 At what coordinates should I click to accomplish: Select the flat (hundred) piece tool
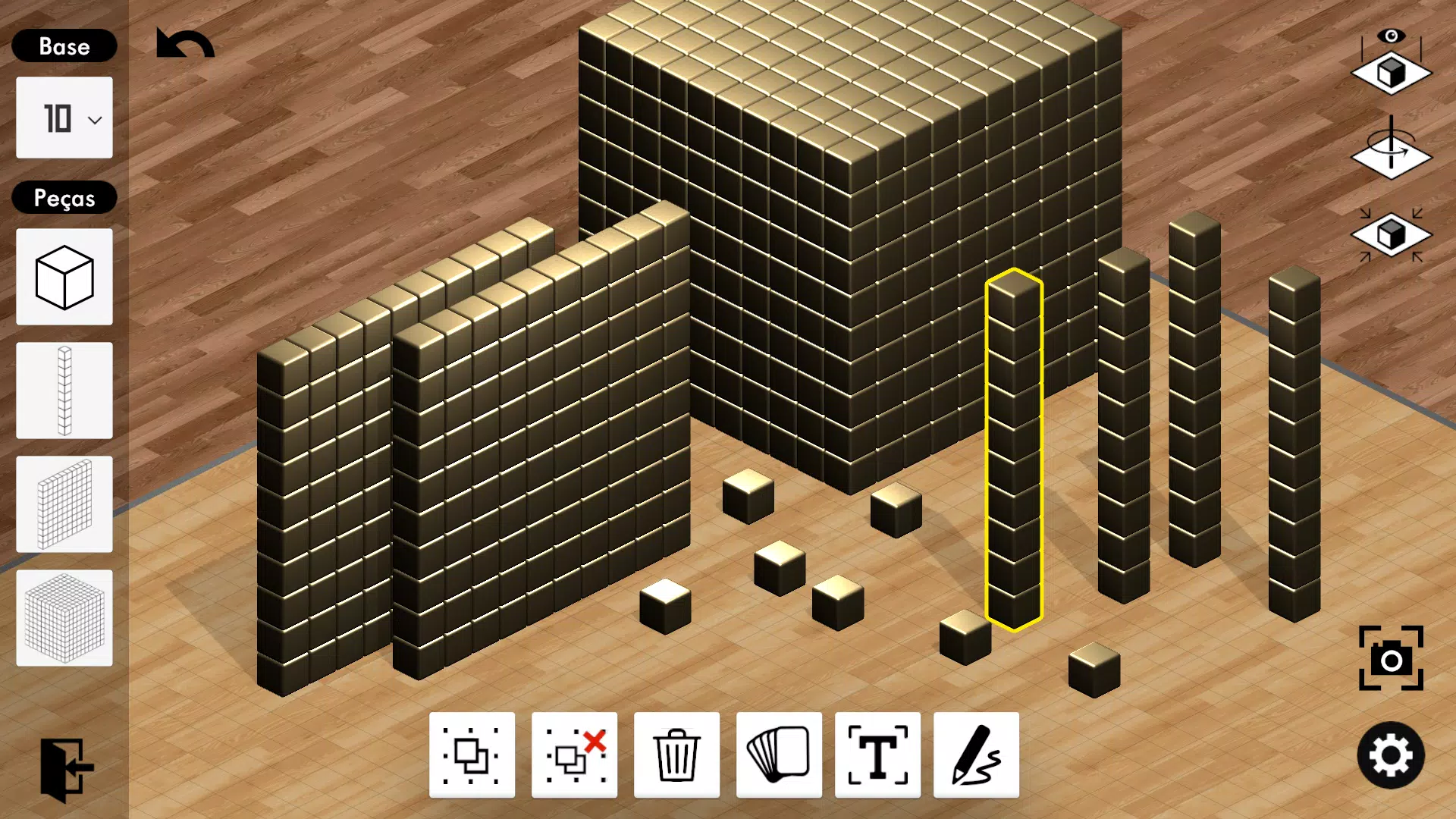click(x=64, y=504)
